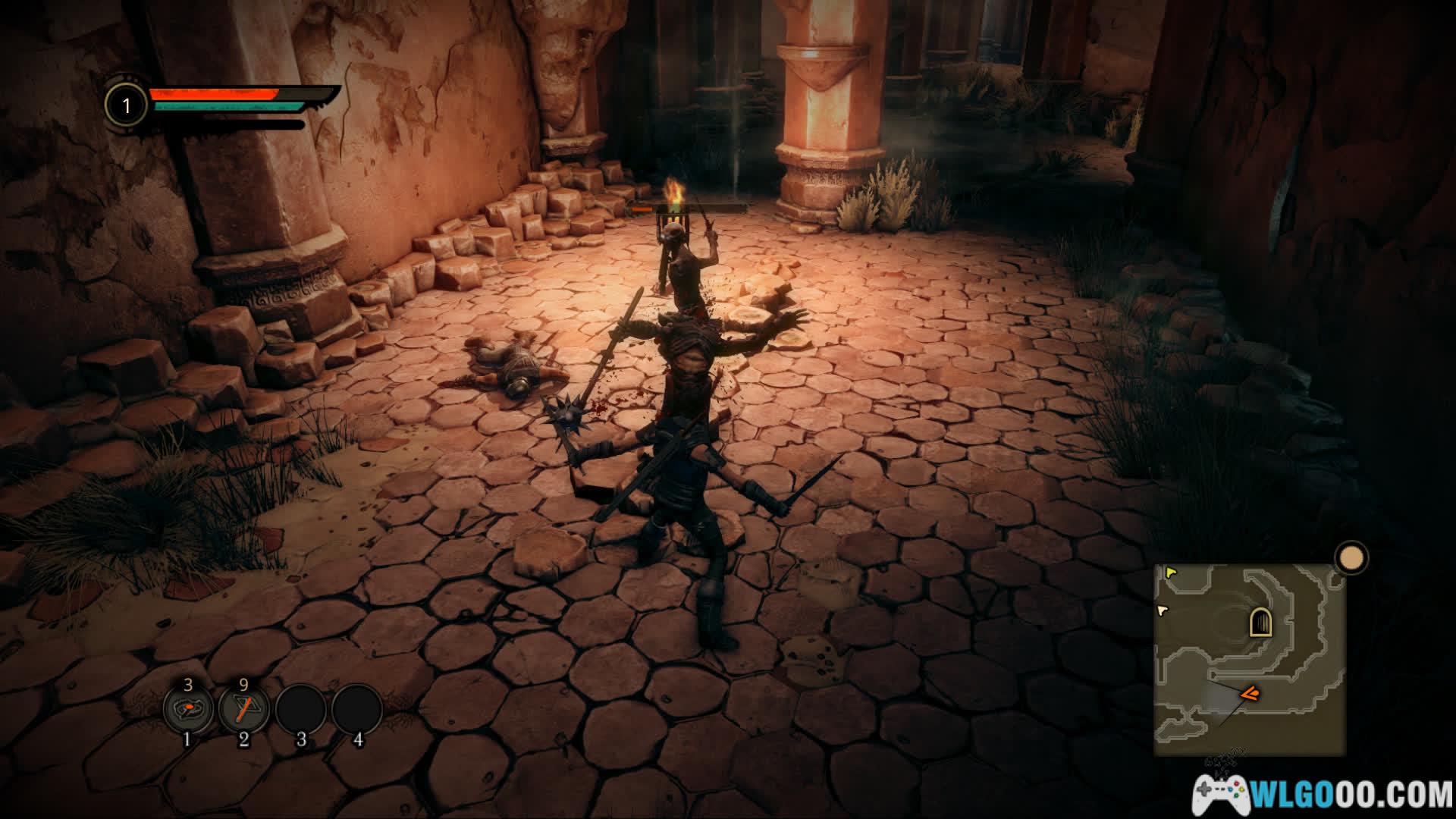The image size is (1456, 819).
Task: Use the item in quick slot 1
Action: [x=187, y=710]
